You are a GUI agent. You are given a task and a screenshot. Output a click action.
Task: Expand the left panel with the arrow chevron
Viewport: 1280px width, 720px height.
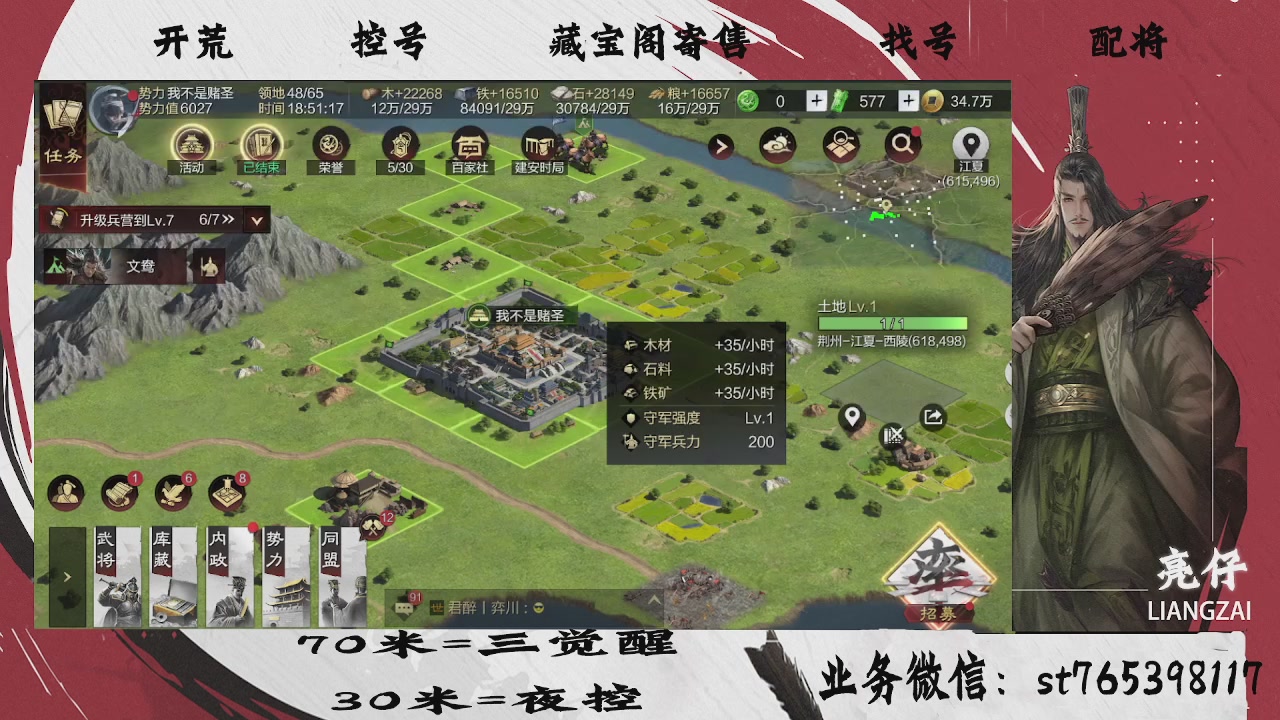click(66, 577)
